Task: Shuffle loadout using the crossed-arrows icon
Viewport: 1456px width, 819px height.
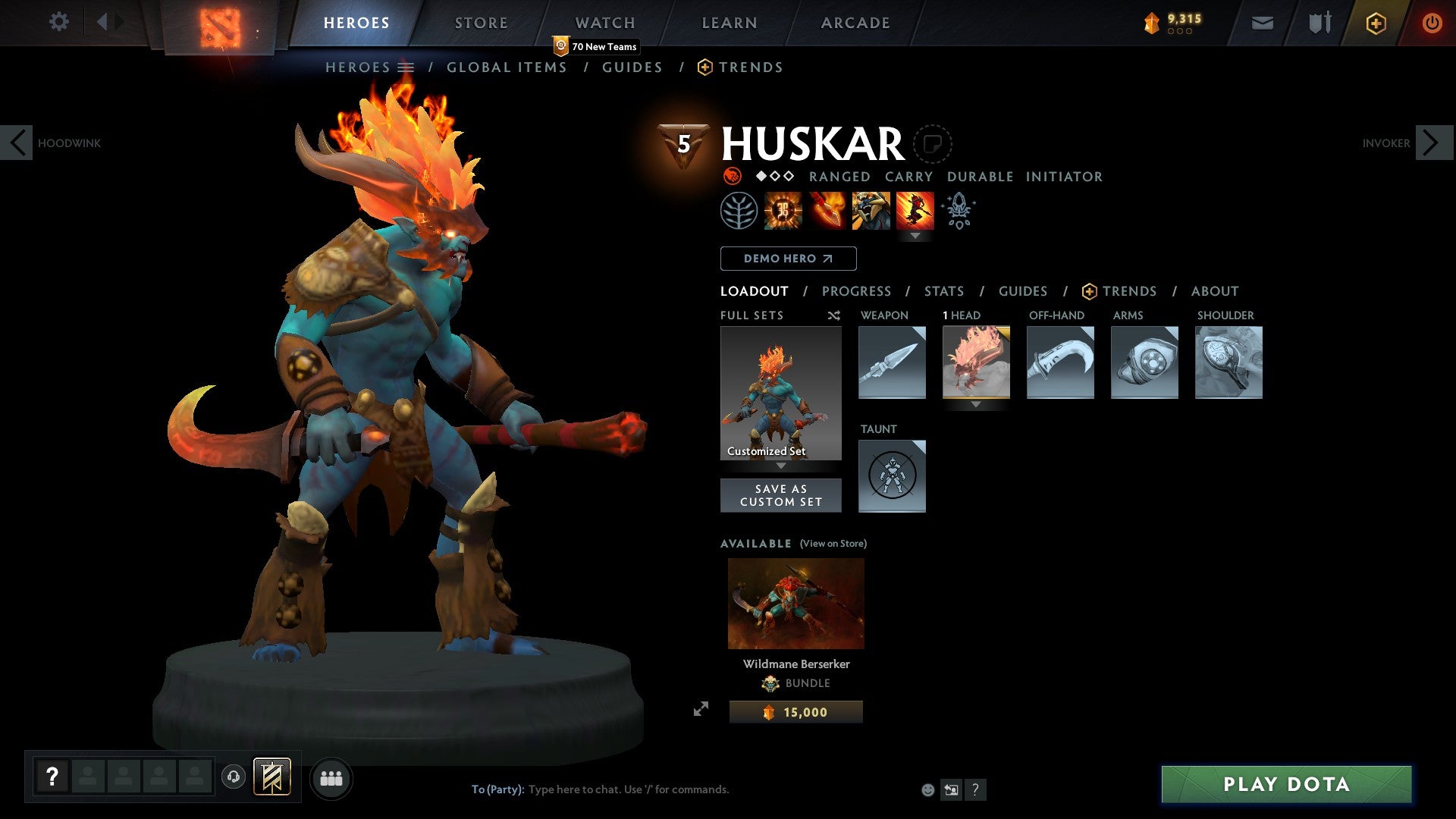Action: point(833,315)
